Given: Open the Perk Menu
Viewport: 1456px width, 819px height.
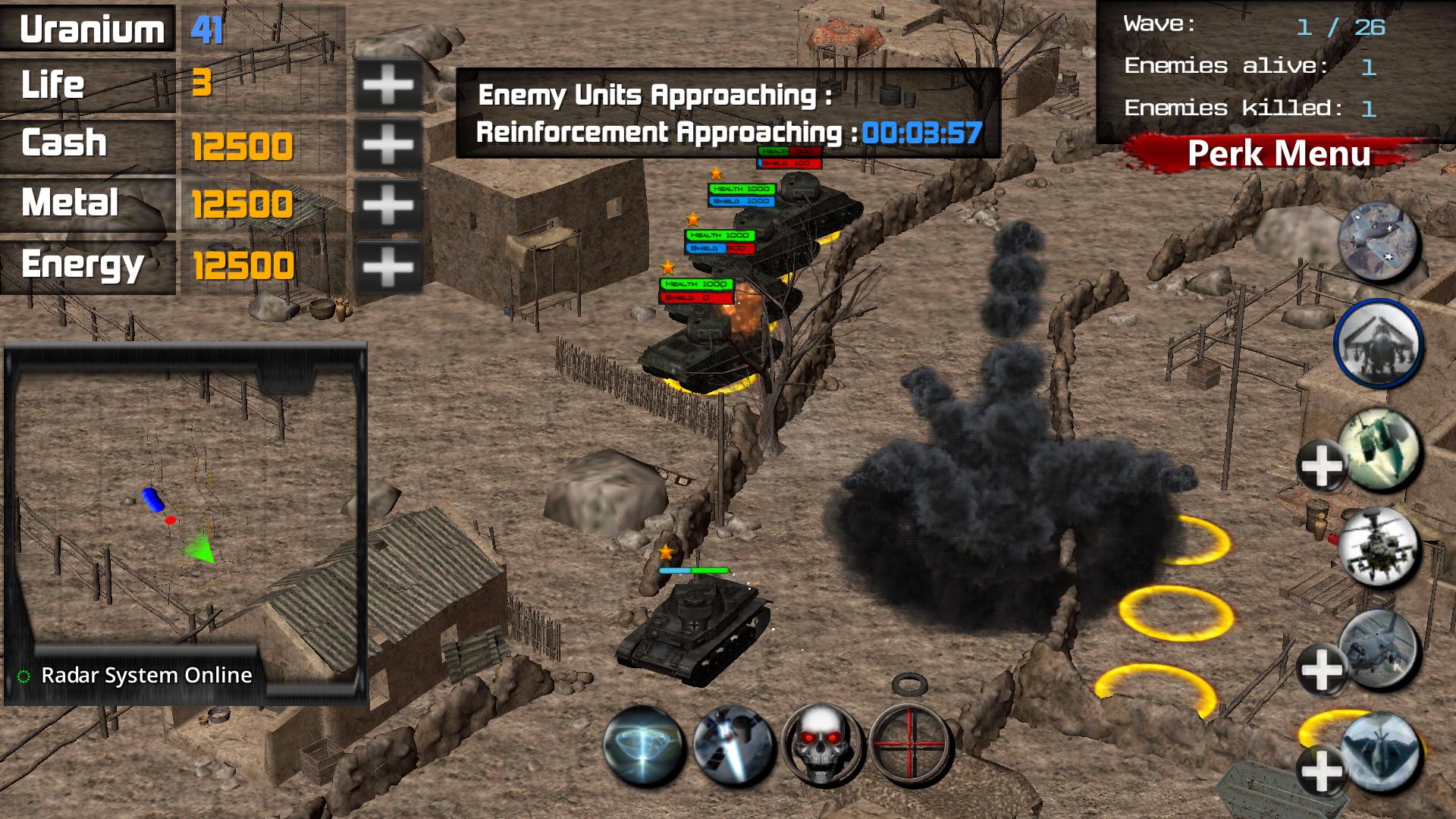Looking at the screenshot, I should [1279, 154].
